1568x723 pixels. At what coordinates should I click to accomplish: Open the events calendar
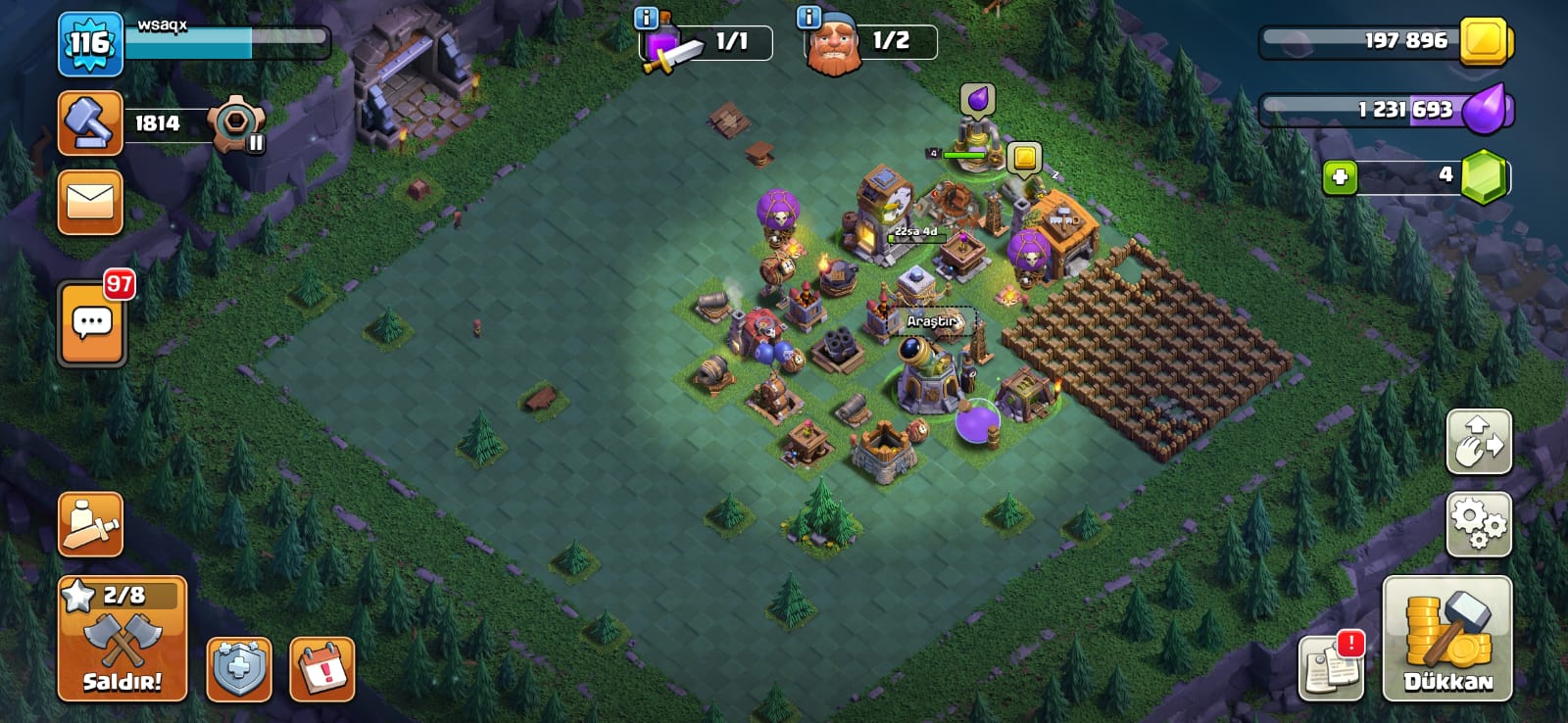pyautogui.click(x=322, y=669)
